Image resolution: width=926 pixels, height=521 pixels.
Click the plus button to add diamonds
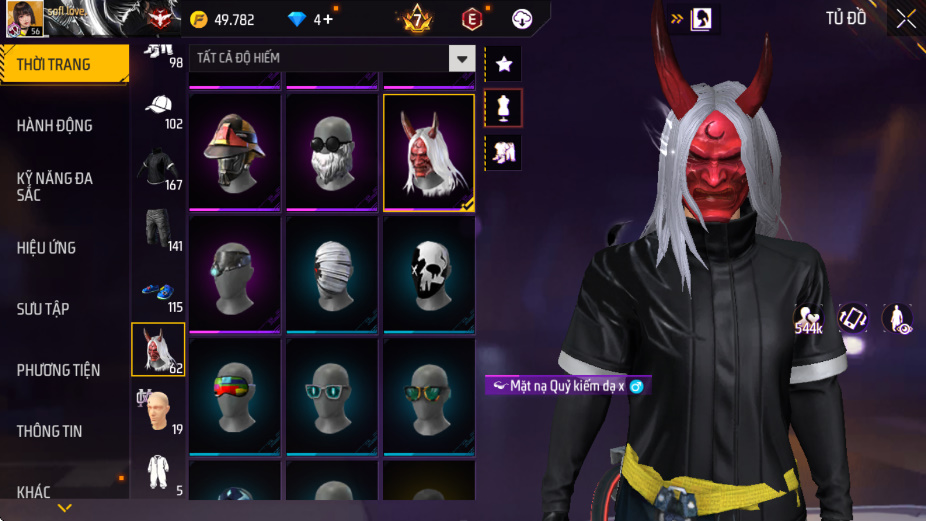pos(328,19)
